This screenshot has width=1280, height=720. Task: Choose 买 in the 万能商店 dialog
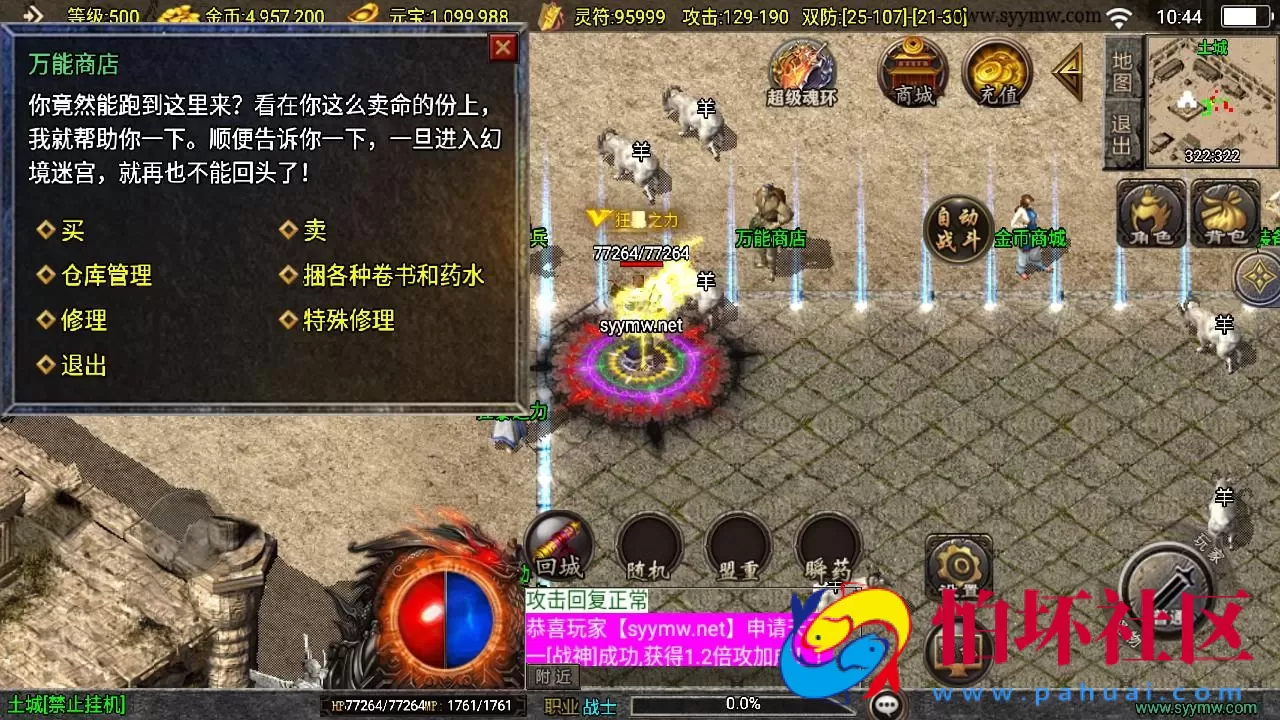pyautogui.click(x=73, y=230)
